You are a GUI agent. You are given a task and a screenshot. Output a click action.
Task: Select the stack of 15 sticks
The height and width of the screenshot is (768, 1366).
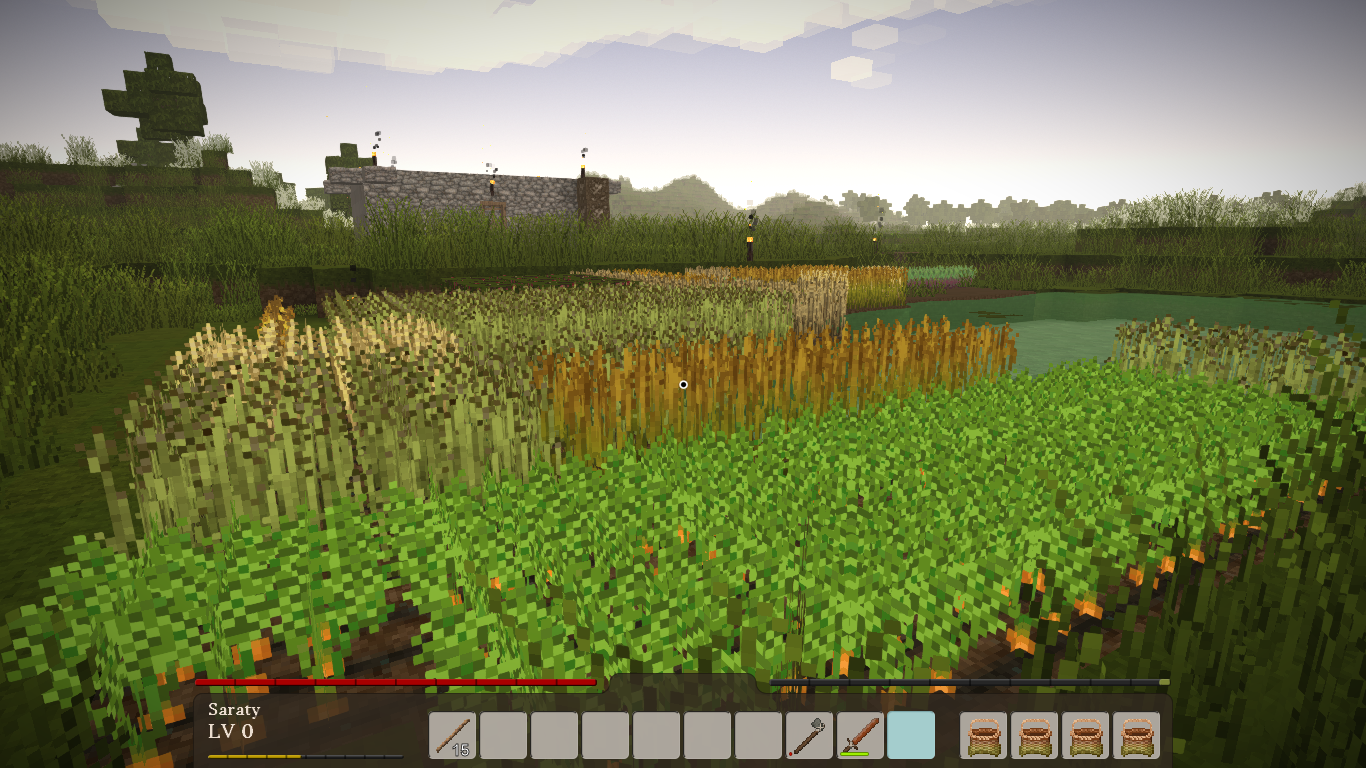[453, 735]
